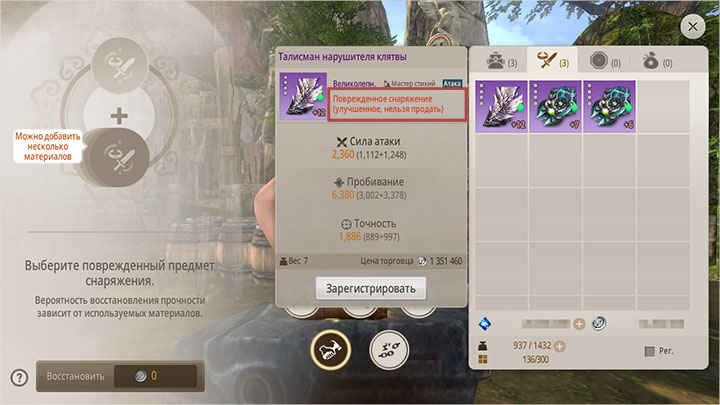Toggle the Рег. checkbox

click(651, 351)
